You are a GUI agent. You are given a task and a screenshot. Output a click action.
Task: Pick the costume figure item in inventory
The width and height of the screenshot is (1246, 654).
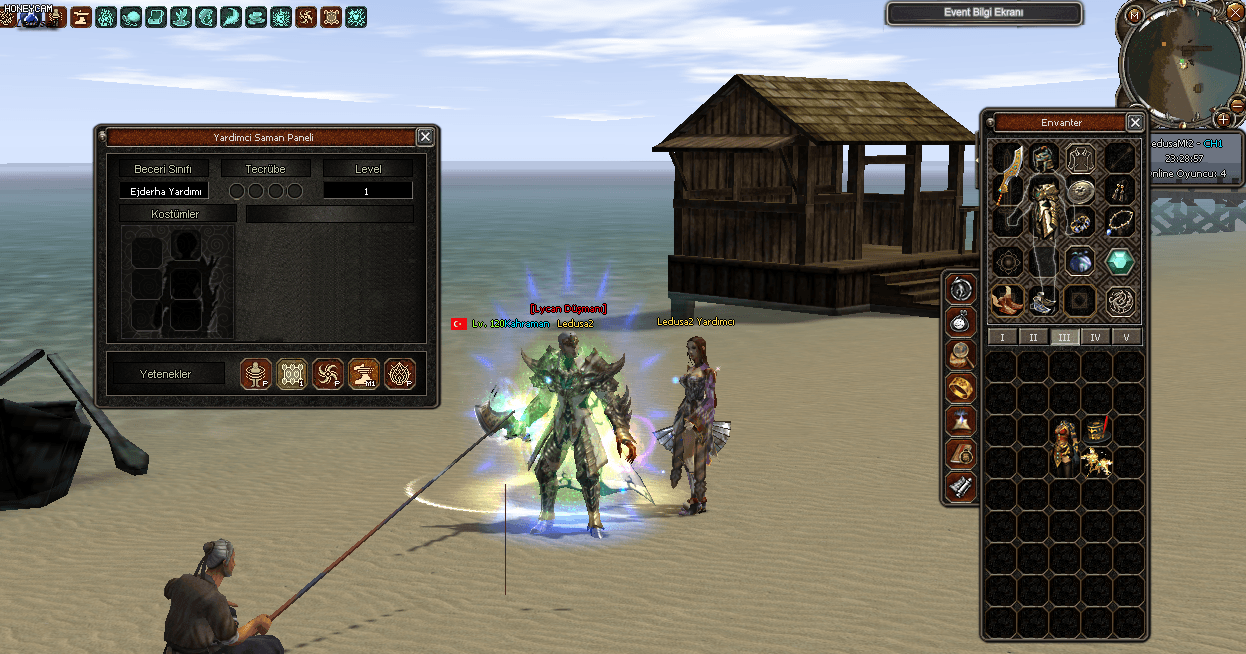[1064, 446]
